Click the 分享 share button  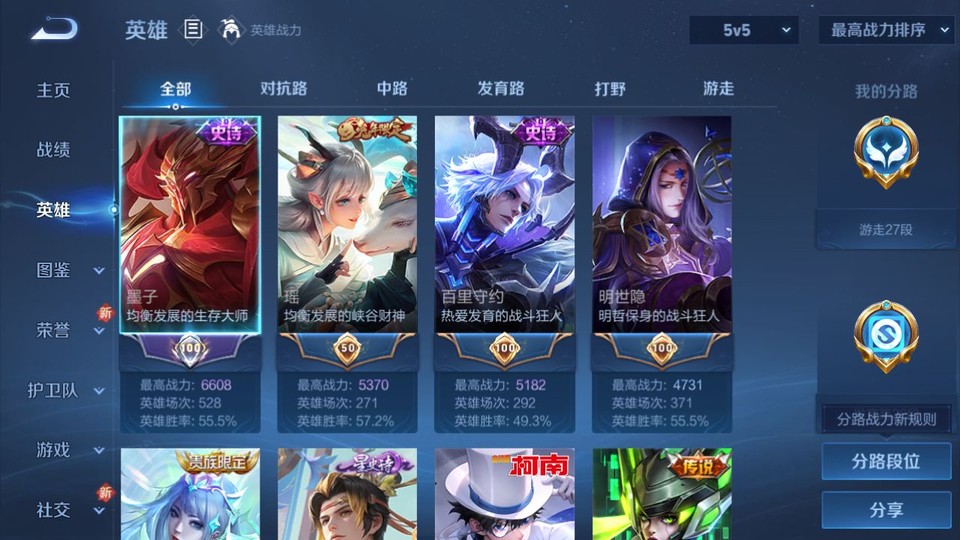click(886, 510)
